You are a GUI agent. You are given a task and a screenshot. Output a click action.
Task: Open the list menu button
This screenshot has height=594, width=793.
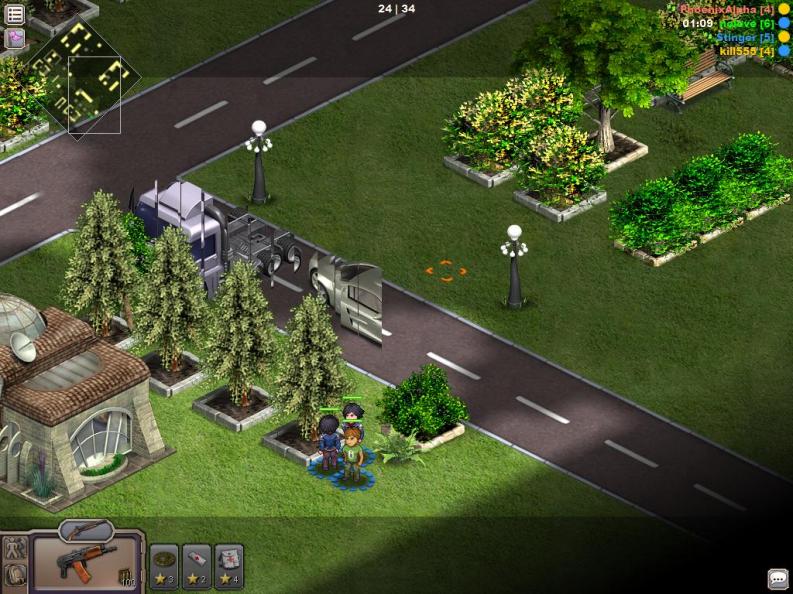[x=15, y=14]
